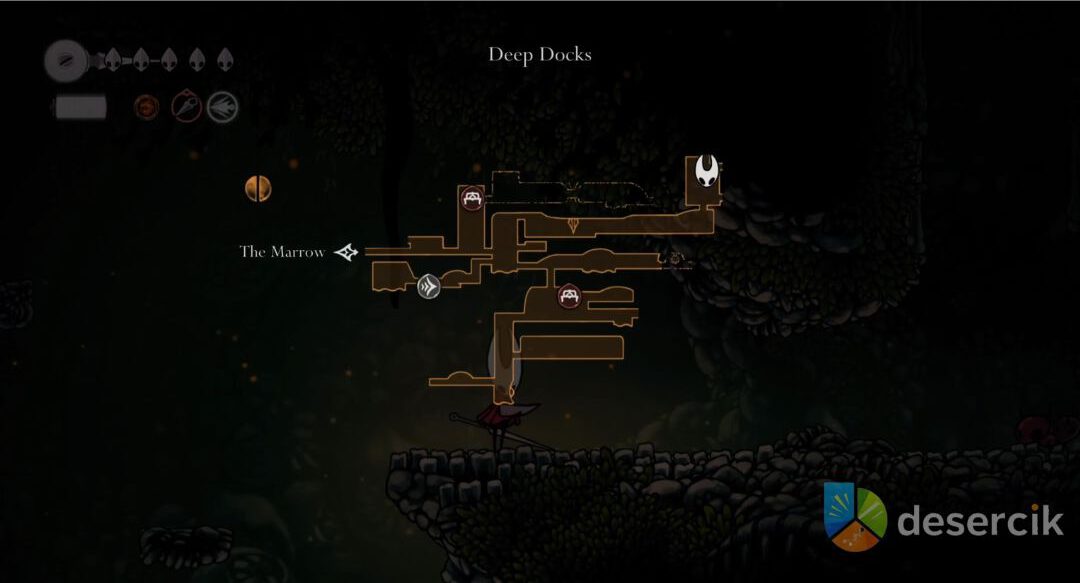Click The Marrow exit arrow marker

point(346,252)
